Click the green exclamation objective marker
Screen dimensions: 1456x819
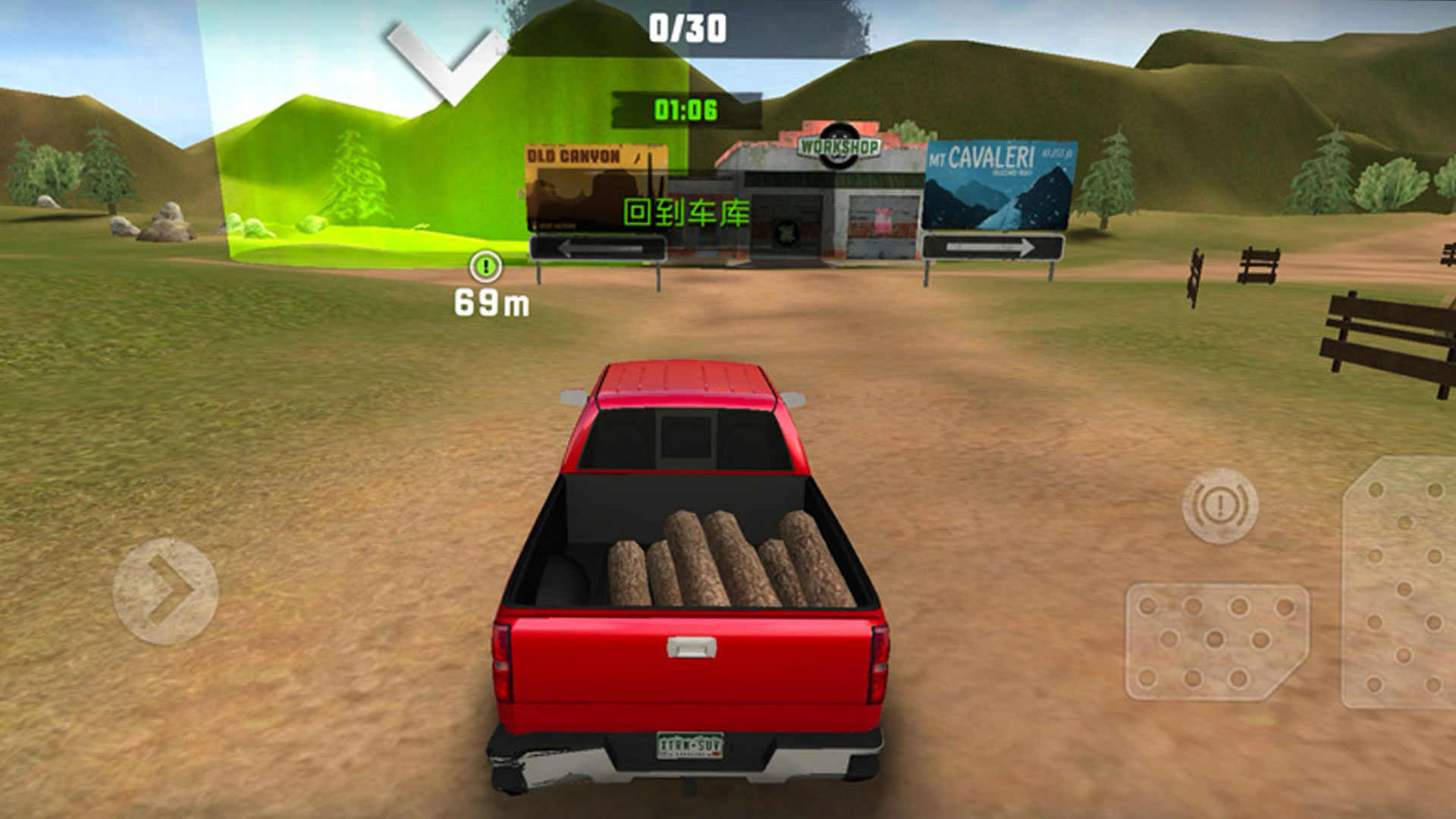point(485,266)
